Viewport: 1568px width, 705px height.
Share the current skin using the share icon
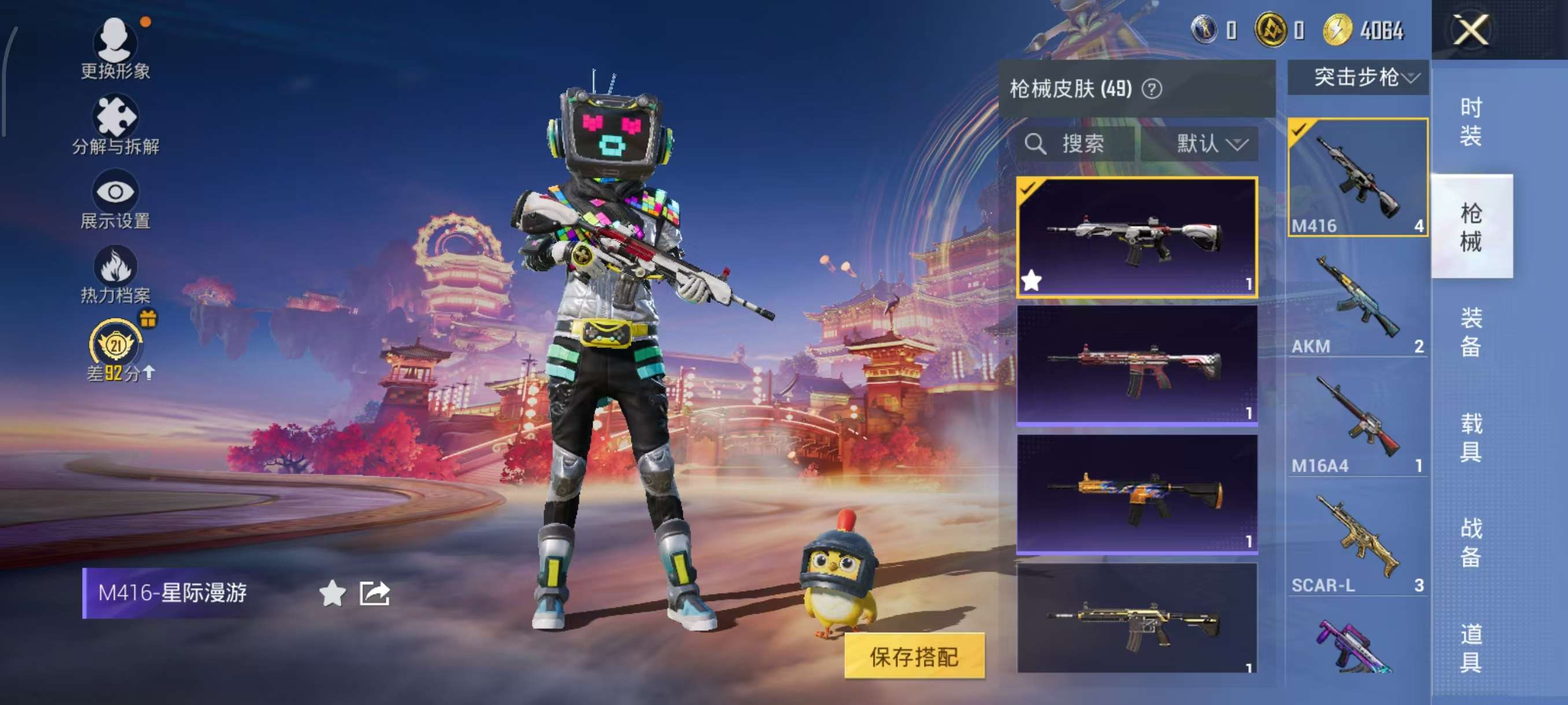374,593
